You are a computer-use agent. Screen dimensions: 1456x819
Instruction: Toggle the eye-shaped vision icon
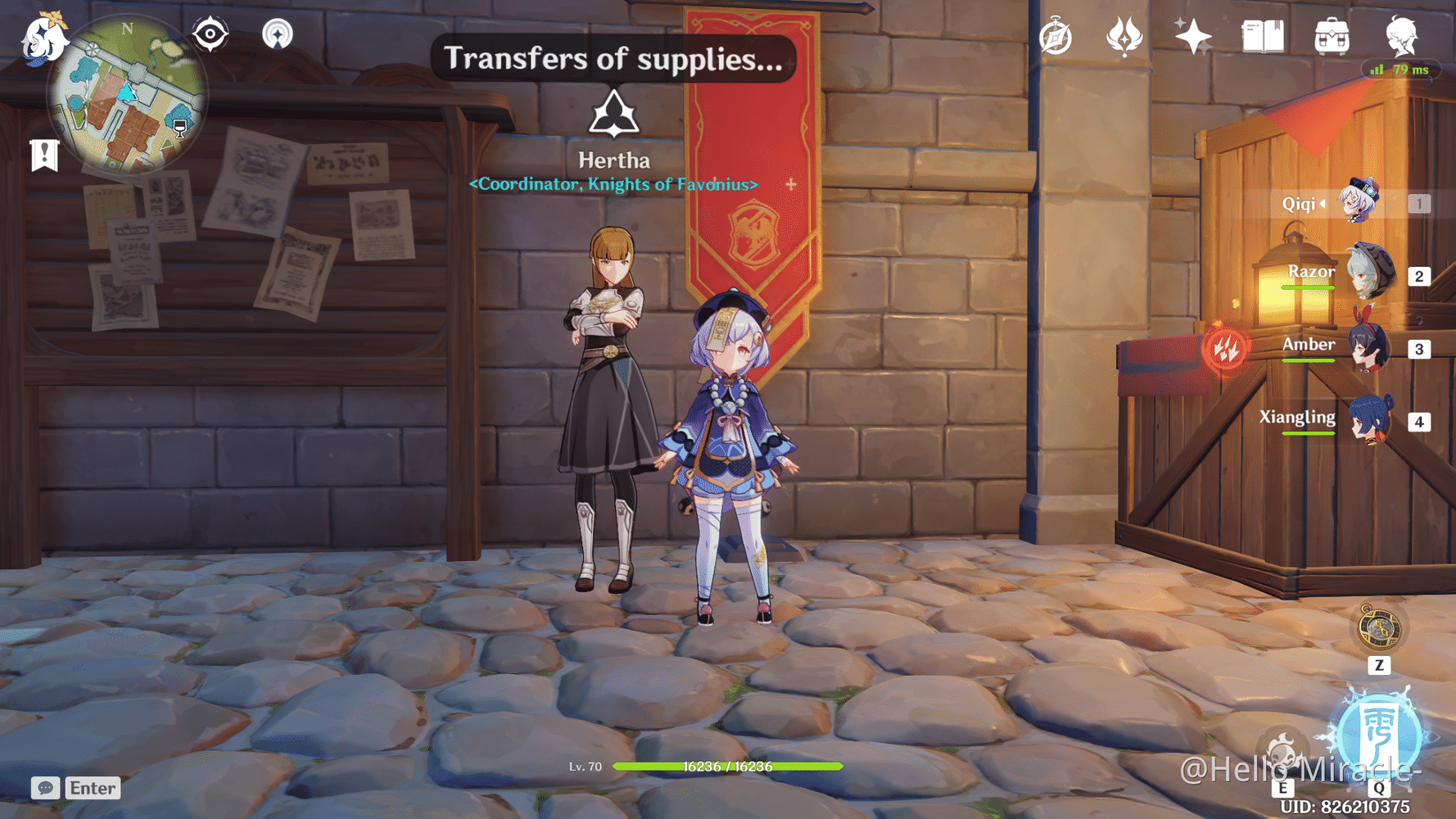pos(210,34)
